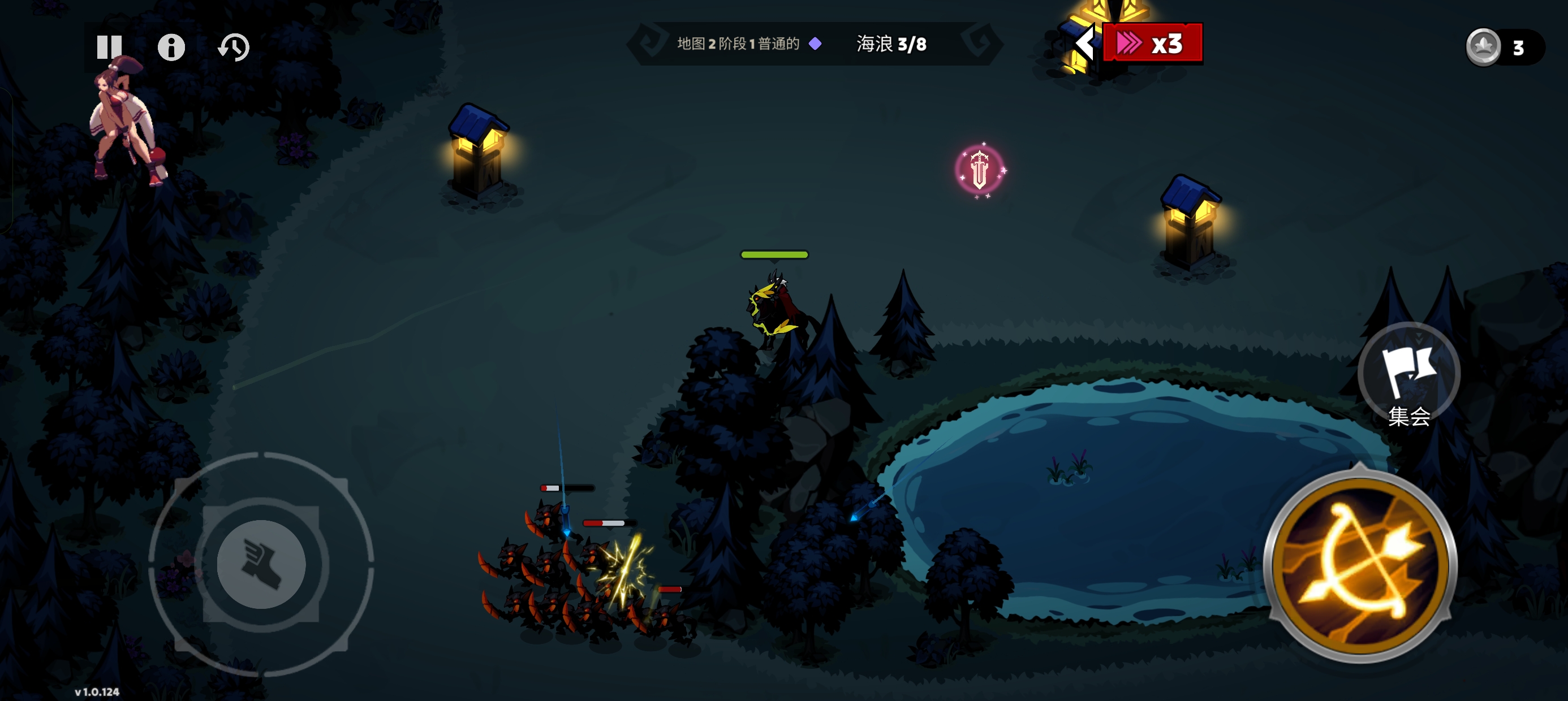
Task: Click the history clock icon
Action: (x=234, y=47)
